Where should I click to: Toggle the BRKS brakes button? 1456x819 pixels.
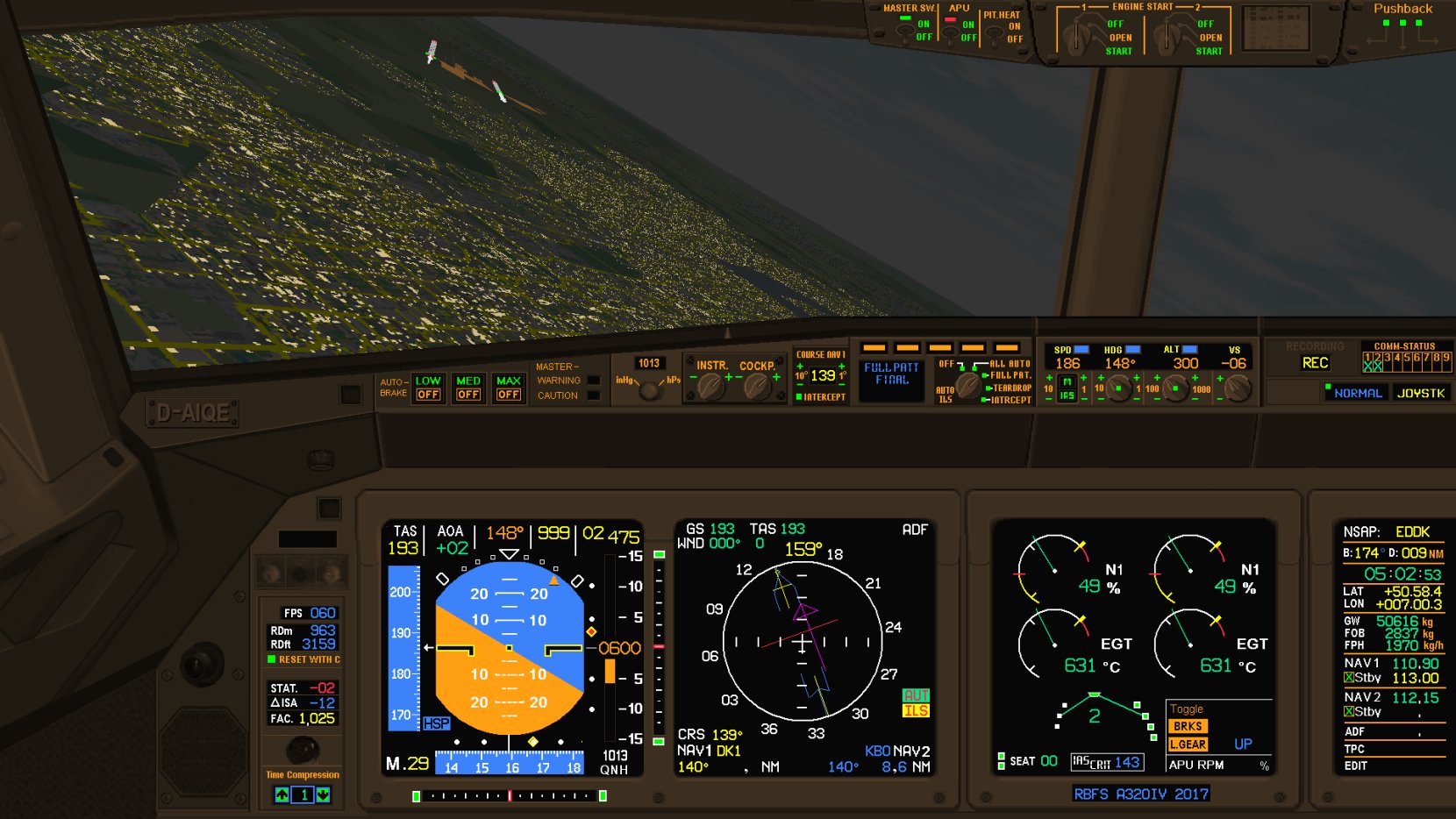point(1188,726)
